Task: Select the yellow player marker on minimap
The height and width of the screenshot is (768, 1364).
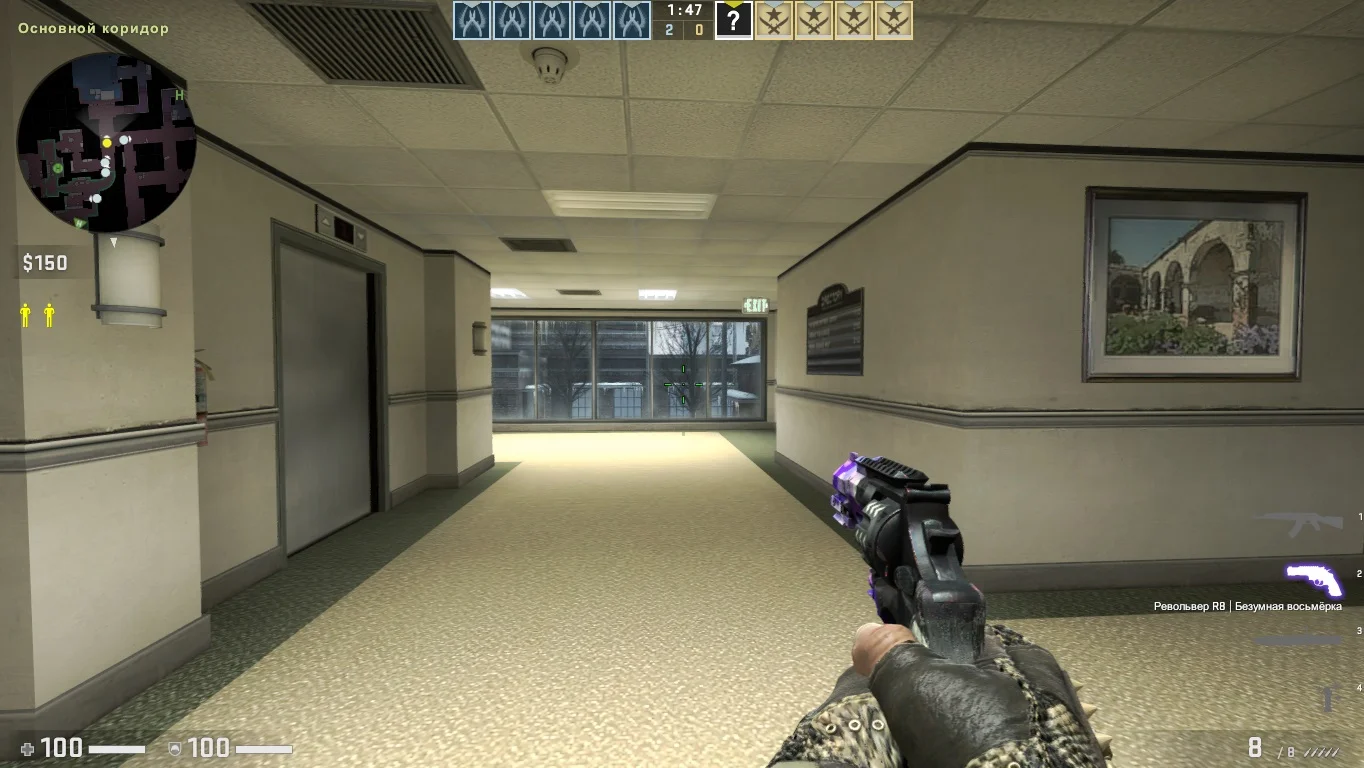Action: (x=107, y=143)
